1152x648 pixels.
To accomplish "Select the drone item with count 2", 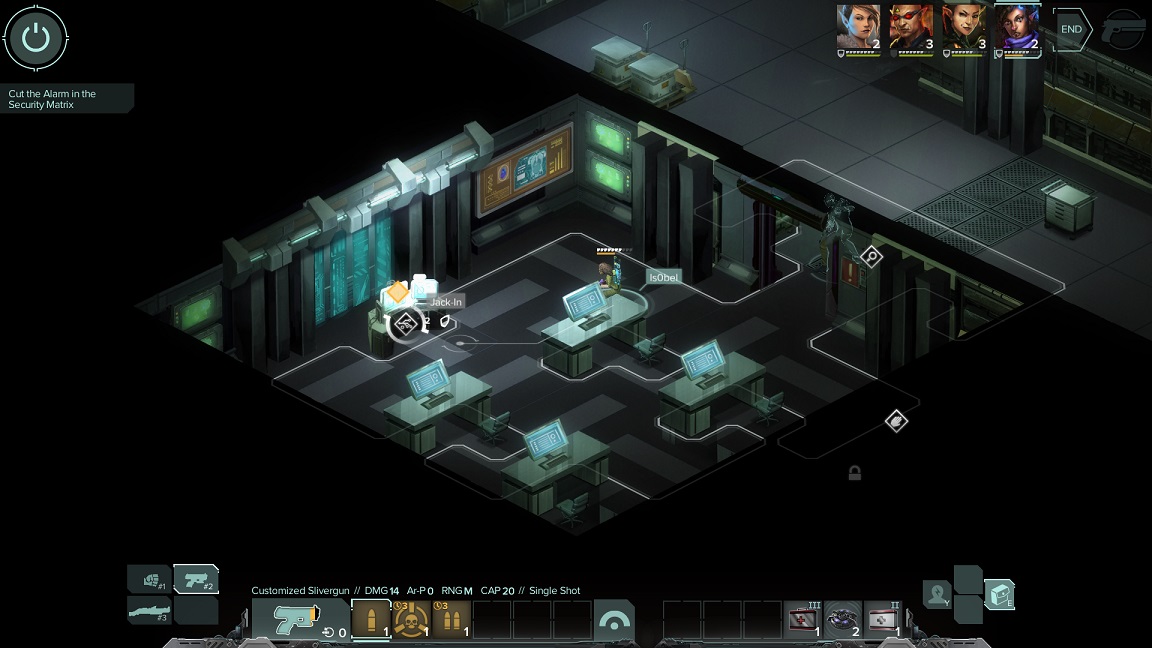I will pos(843,620).
